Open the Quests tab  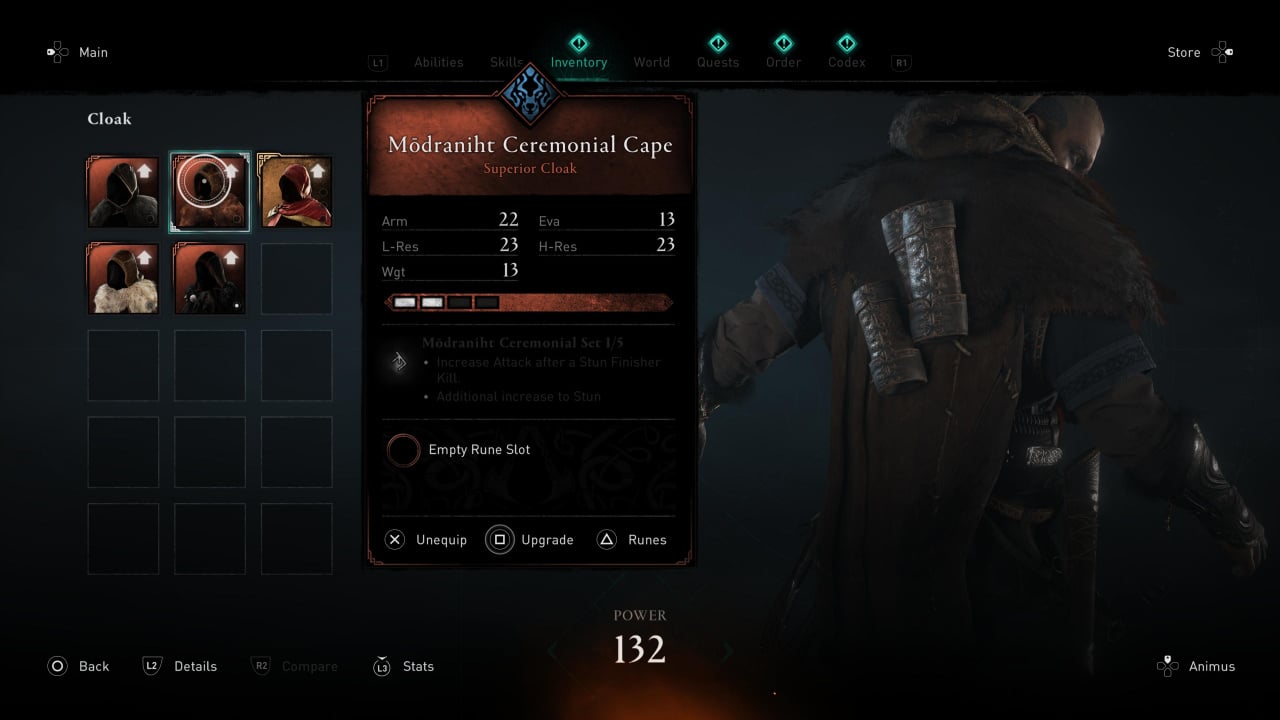point(717,62)
